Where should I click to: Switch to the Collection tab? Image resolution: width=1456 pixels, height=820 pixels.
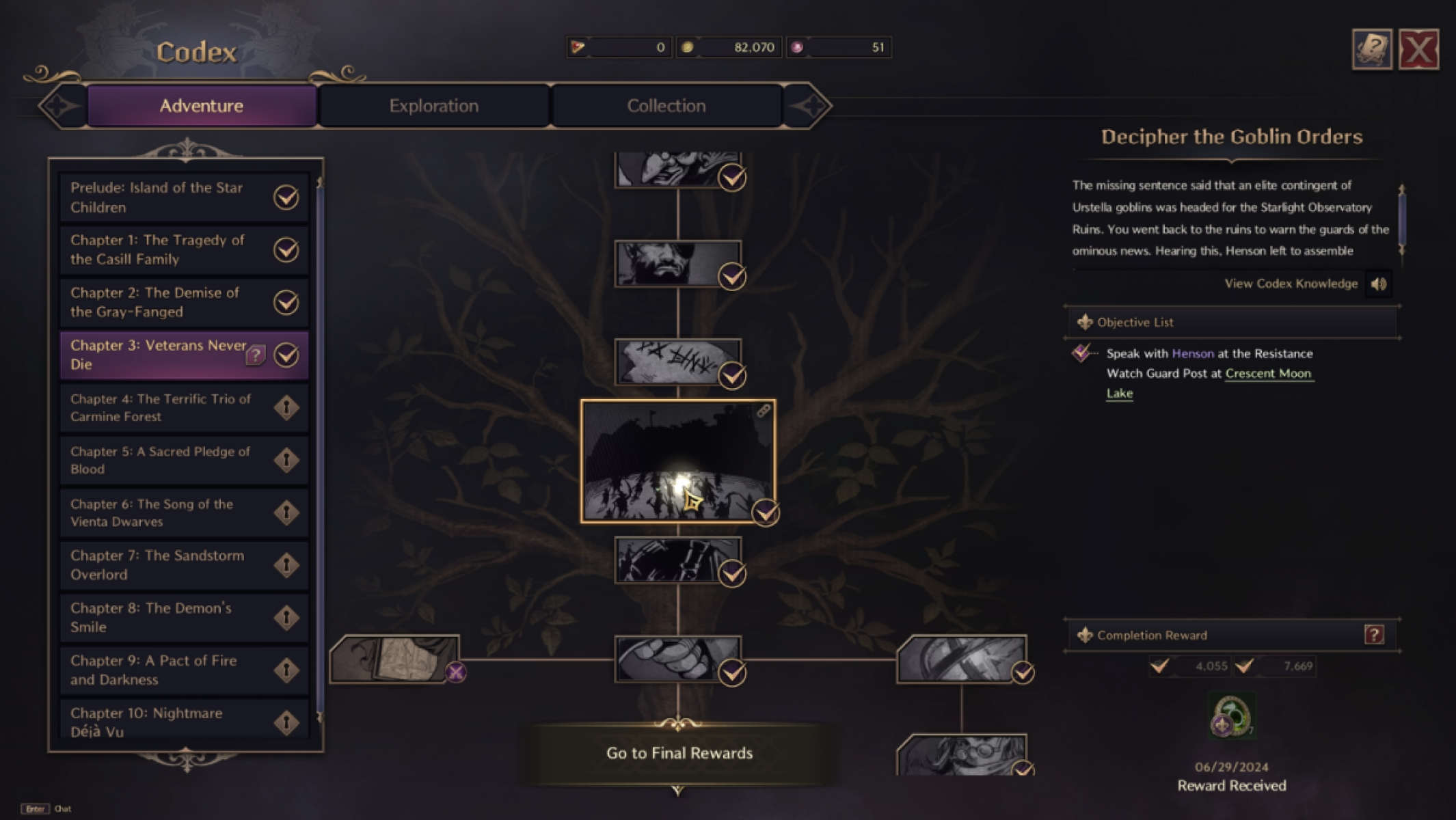coord(666,105)
